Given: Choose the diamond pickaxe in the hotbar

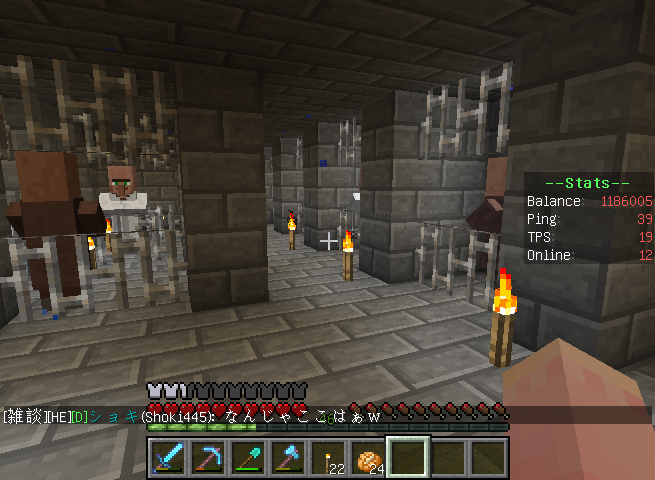Looking at the screenshot, I should 208,458.
